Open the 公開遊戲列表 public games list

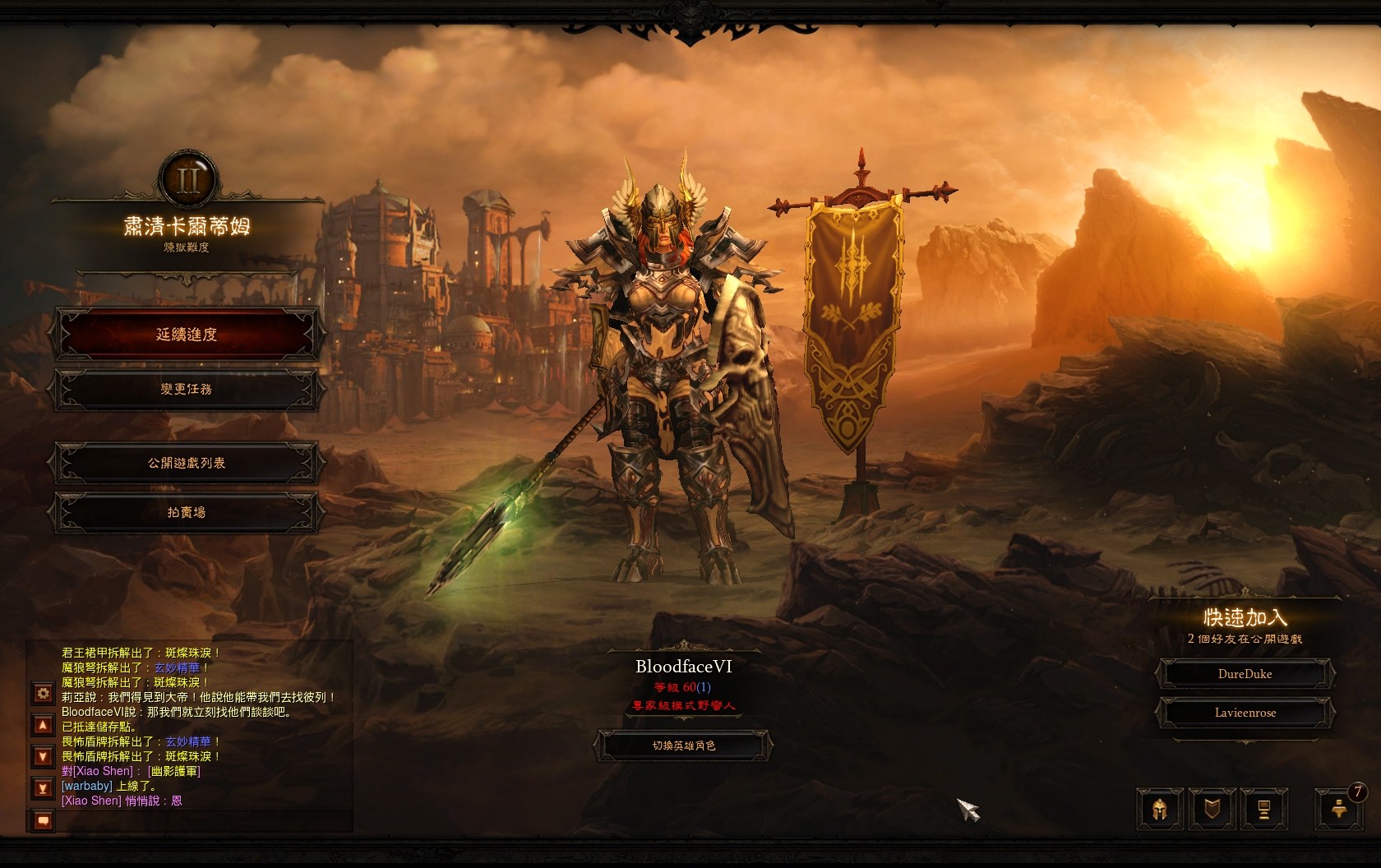click(x=187, y=463)
